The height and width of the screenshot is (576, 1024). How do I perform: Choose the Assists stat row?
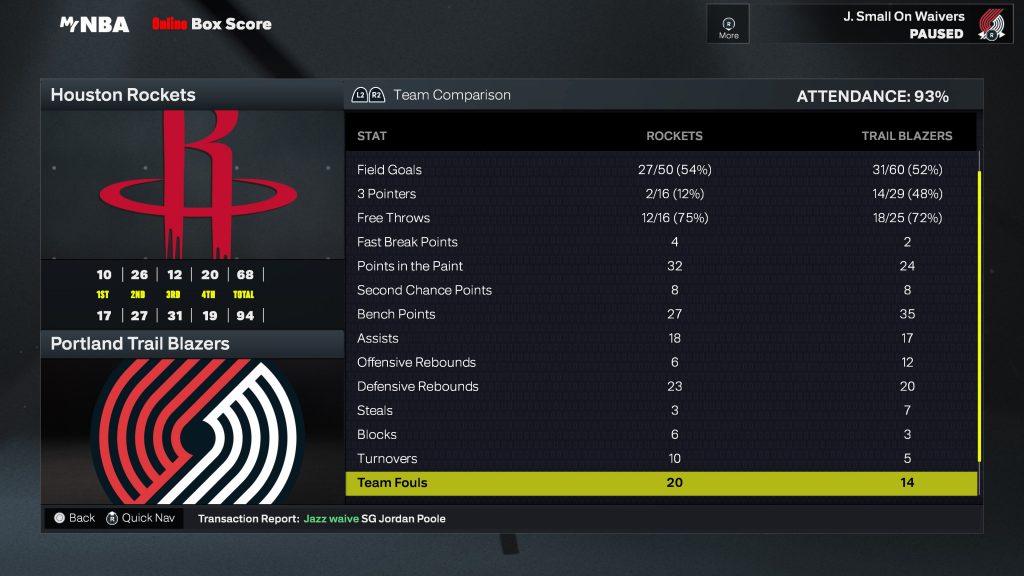click(x=660, y=338)
